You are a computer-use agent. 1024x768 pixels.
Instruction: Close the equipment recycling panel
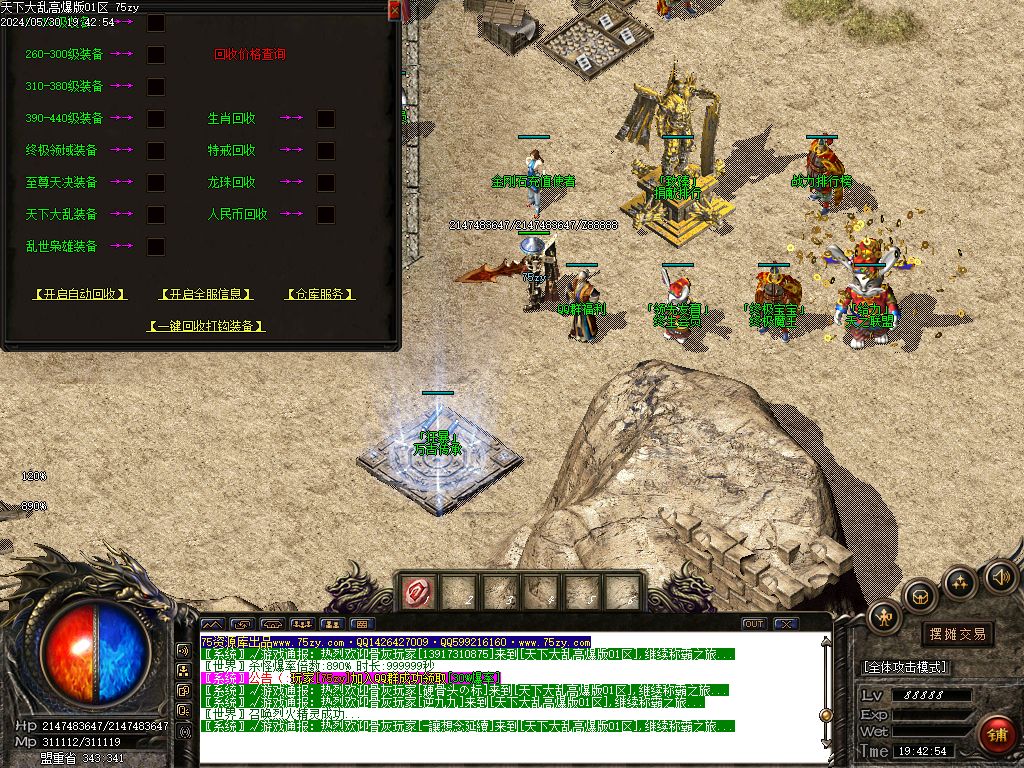tap(394, 10)
